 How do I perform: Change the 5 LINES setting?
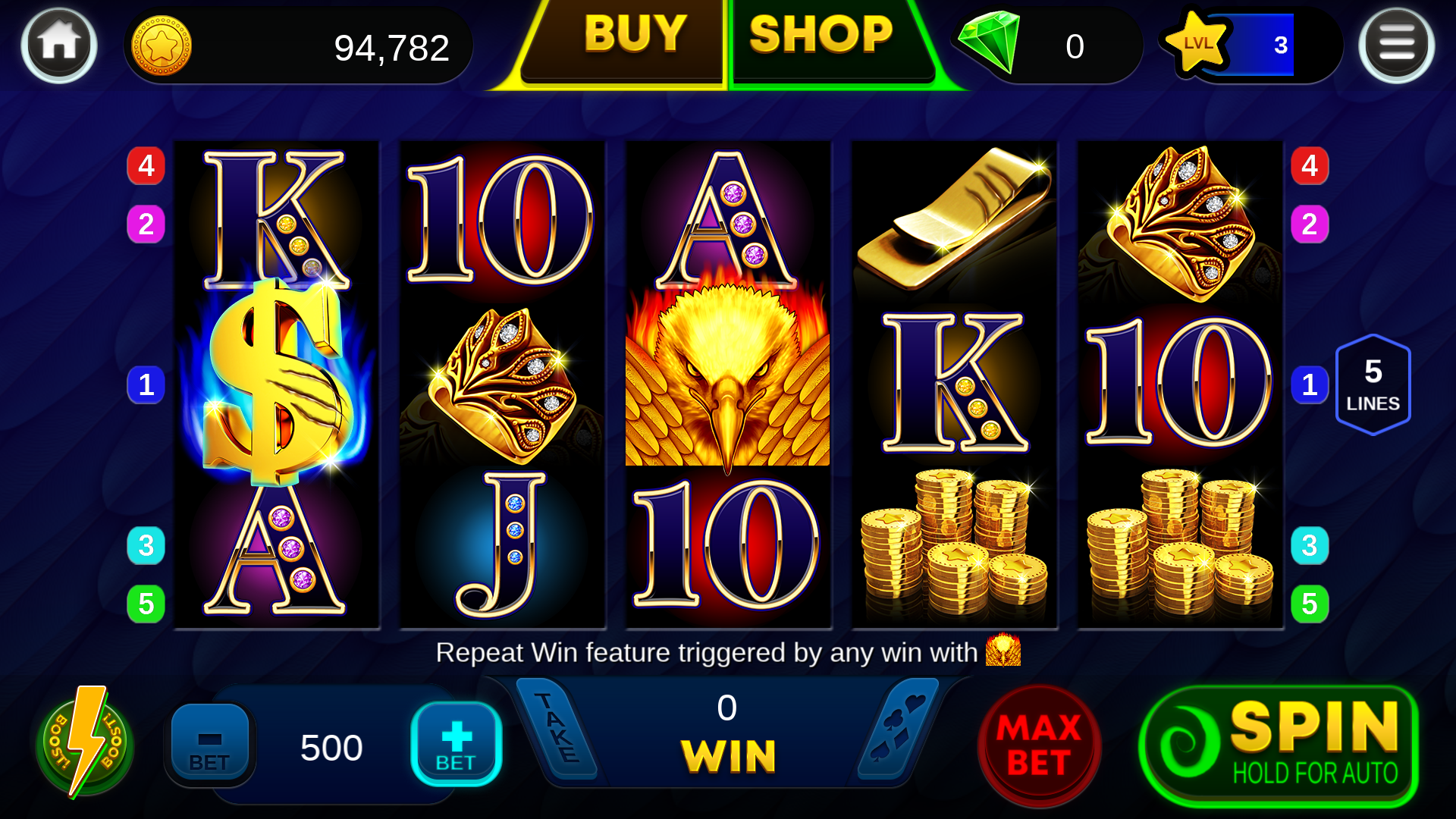click(1373, 384)
